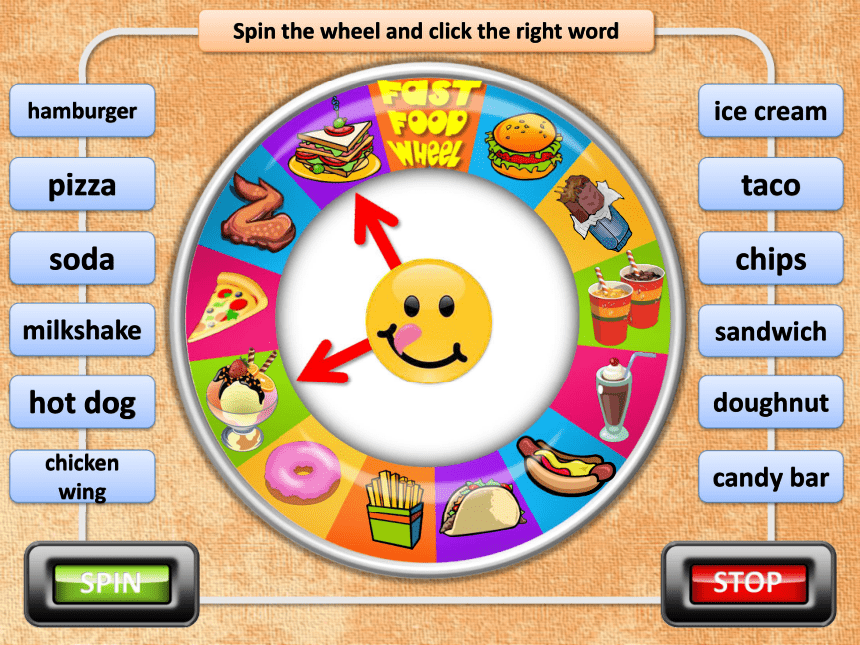The height and width of the screenshot is (645, 860).
Task: Pick the chips word button
Action: (770, 259)
